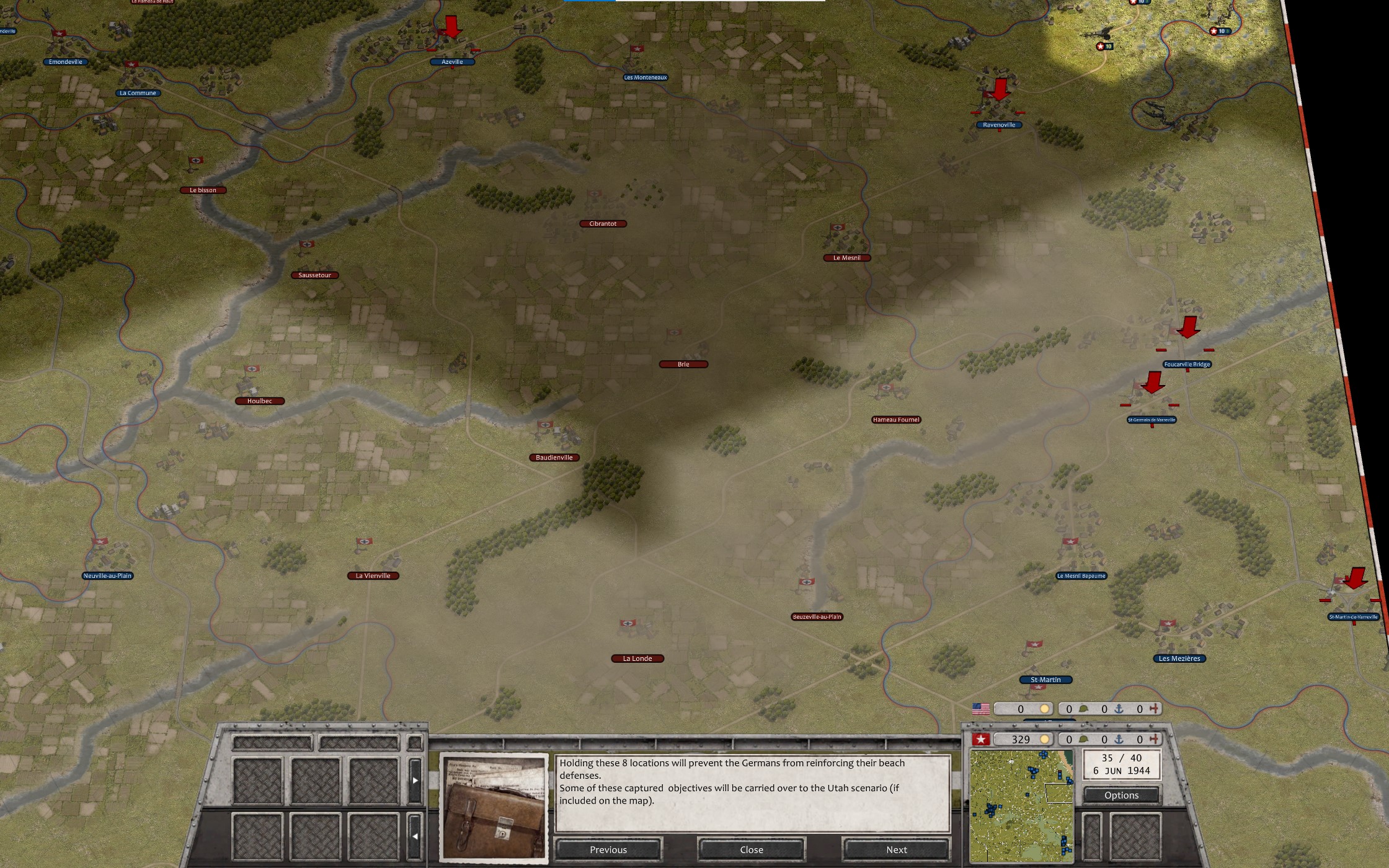Close the objective briefing dialog
Viewport: 1389px width, 868px height.
[x=751, y=849]
